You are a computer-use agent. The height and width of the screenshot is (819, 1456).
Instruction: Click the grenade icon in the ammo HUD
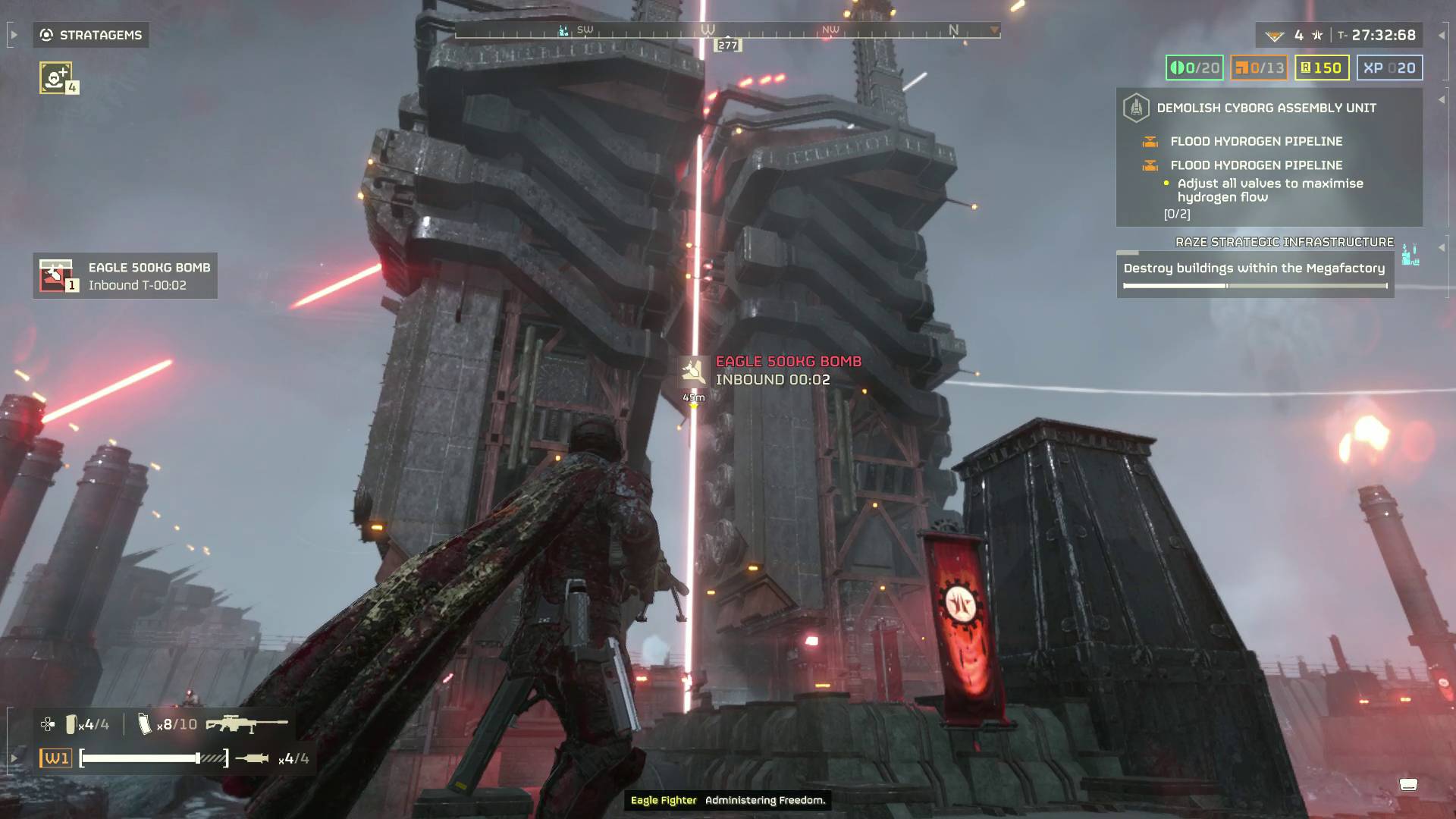click(72, 724)
